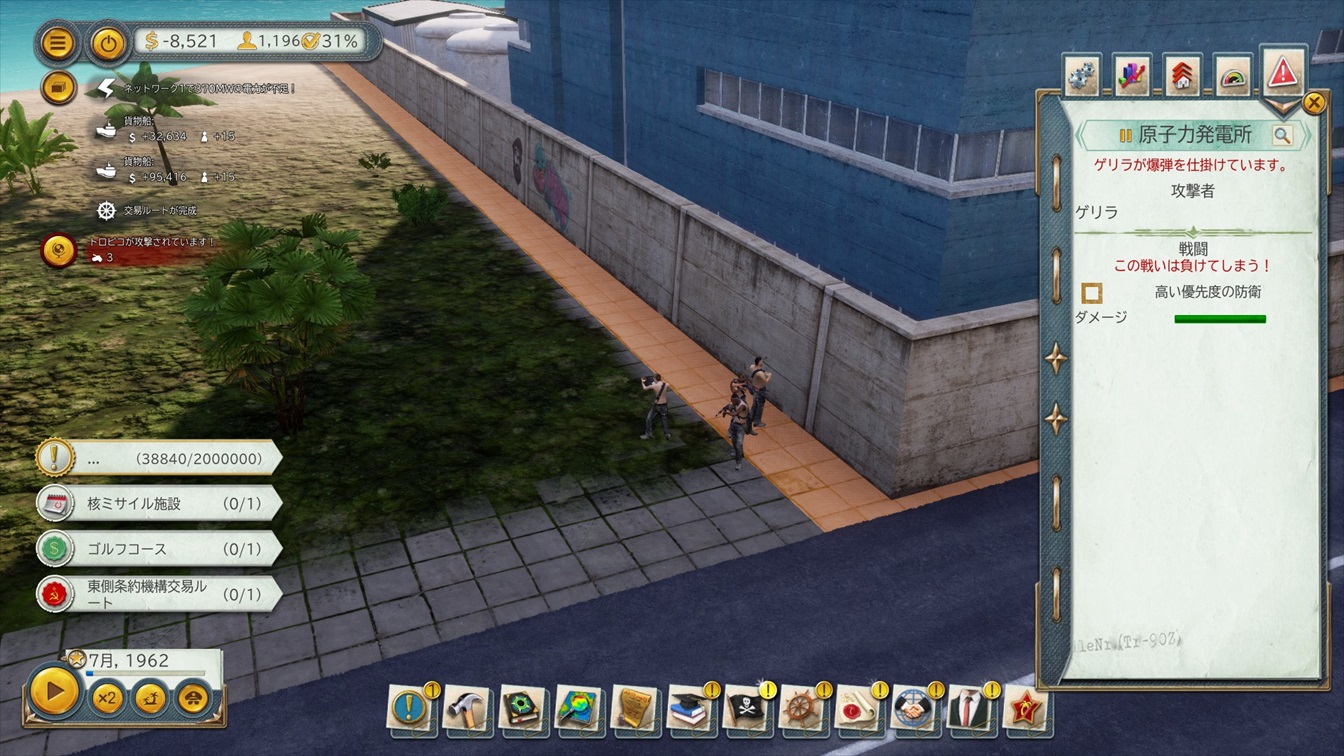Click the magnifying glass beside 原子力発電所
The width and height of the screenshot is (1344, 756).
coord(1282,135)
